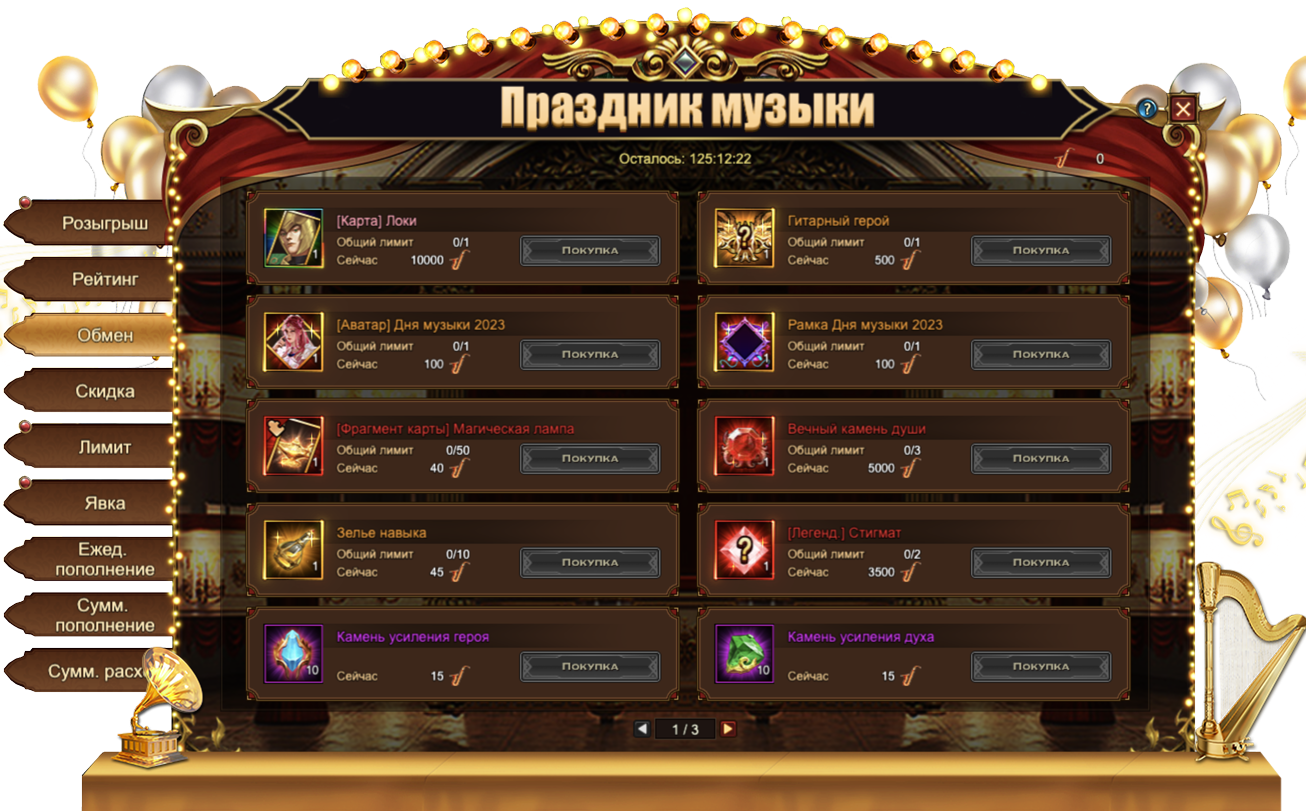
Task: Purchase the Гитарный герой item
Action: 1040,251
